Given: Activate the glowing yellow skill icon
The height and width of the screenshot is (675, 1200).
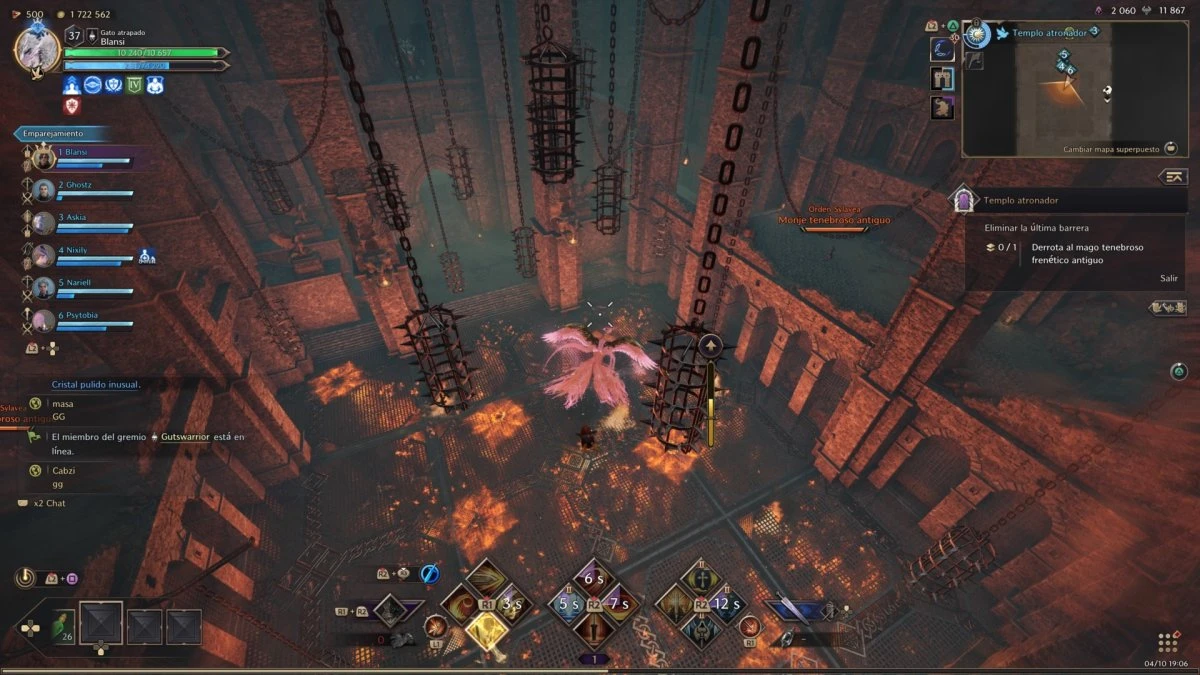Looking at the screenshot, I should 487,630.
